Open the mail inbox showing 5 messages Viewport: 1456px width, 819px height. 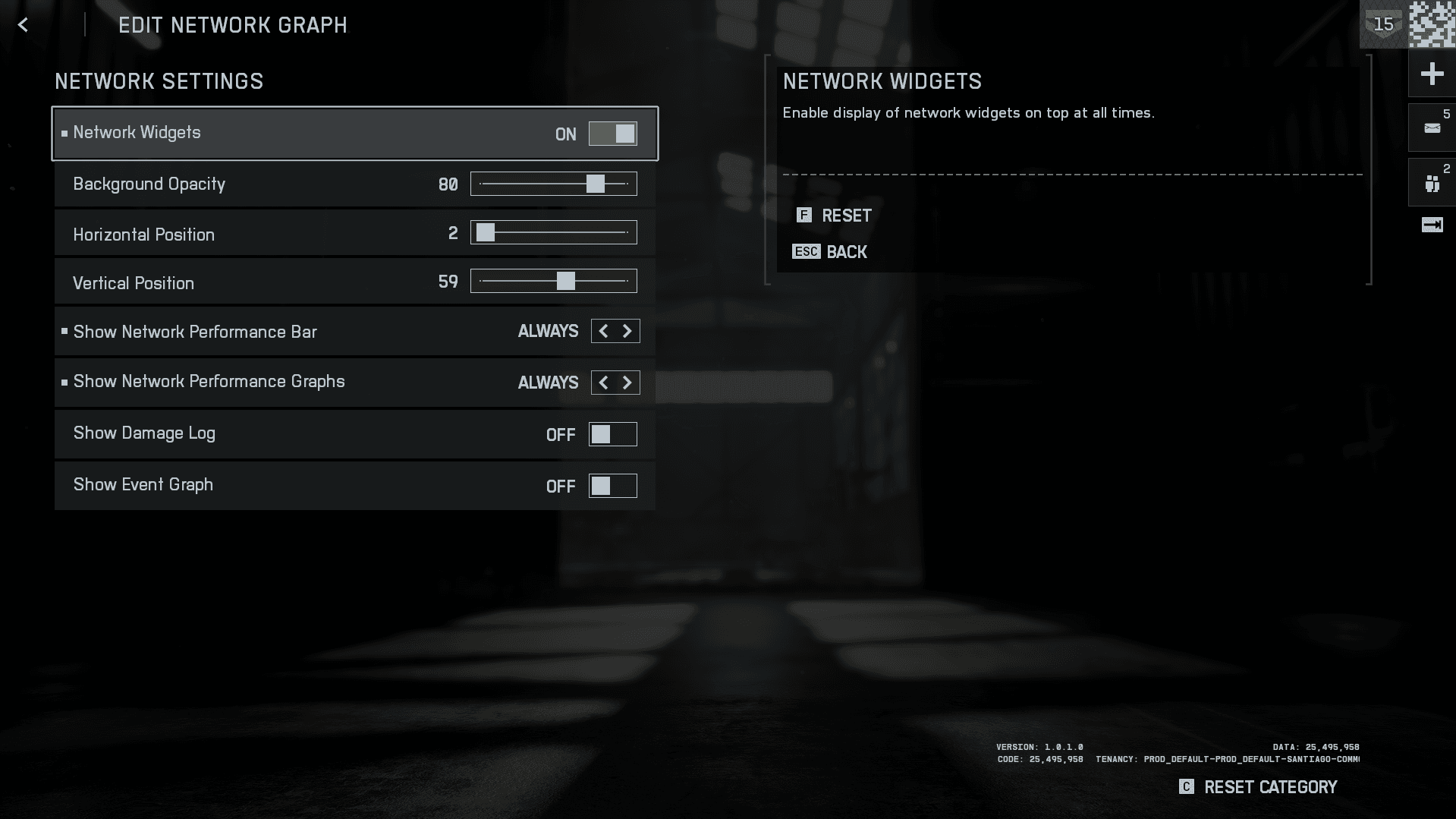pos(1431,128)
